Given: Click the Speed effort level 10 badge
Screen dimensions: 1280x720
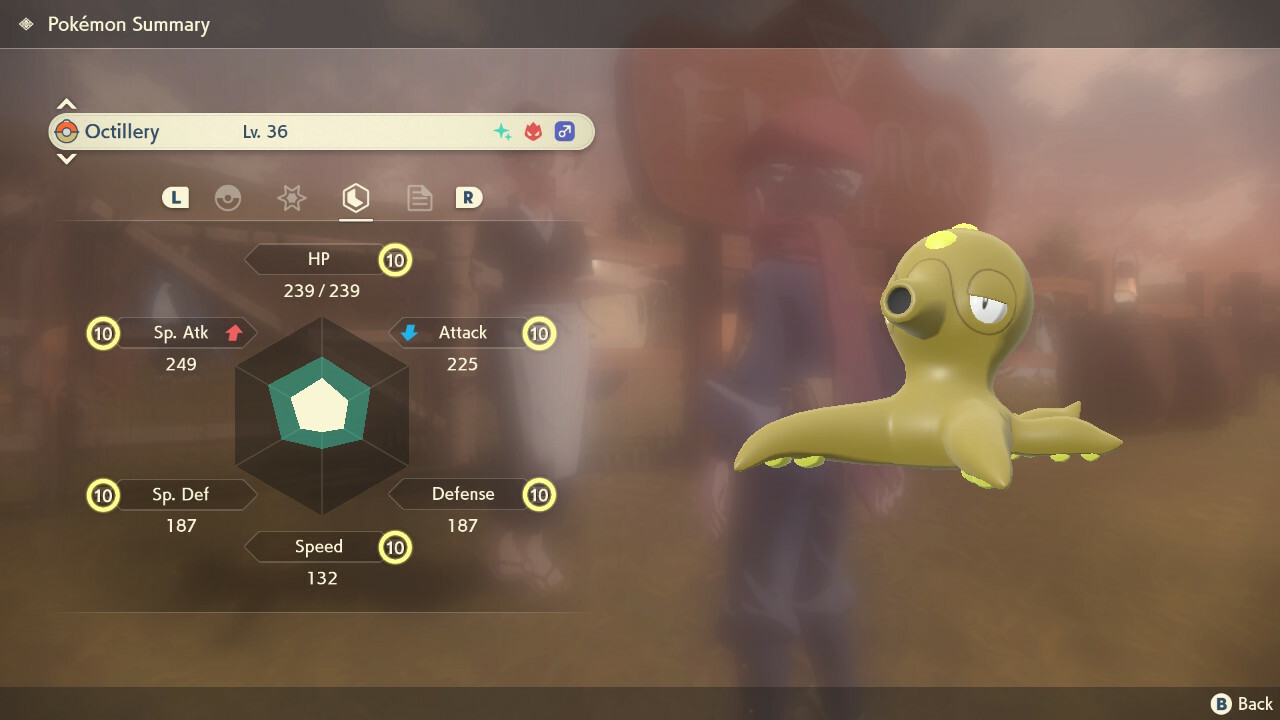Looking at the screenshot, I should coord(395,547).
